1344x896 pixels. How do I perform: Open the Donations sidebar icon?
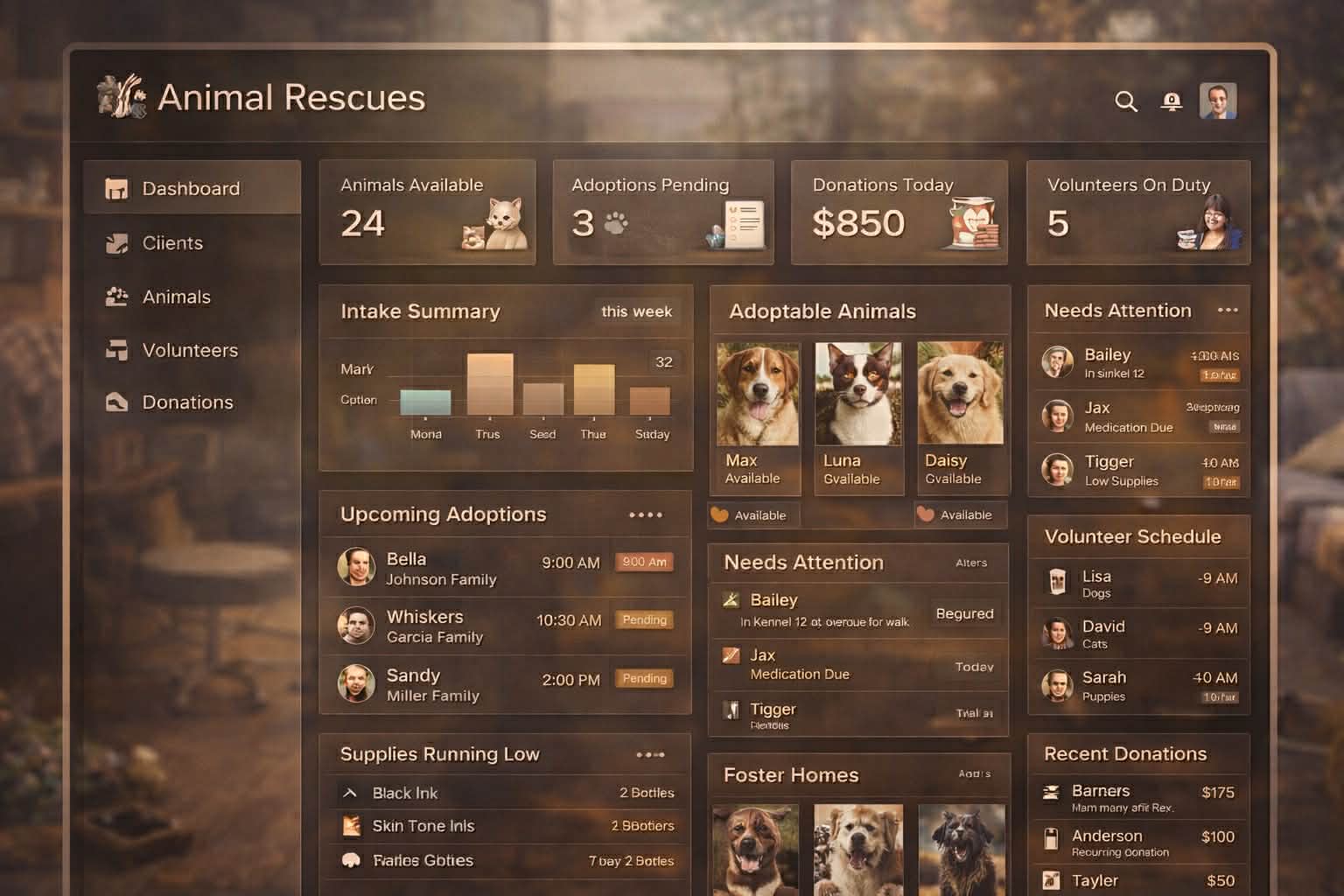115,402
